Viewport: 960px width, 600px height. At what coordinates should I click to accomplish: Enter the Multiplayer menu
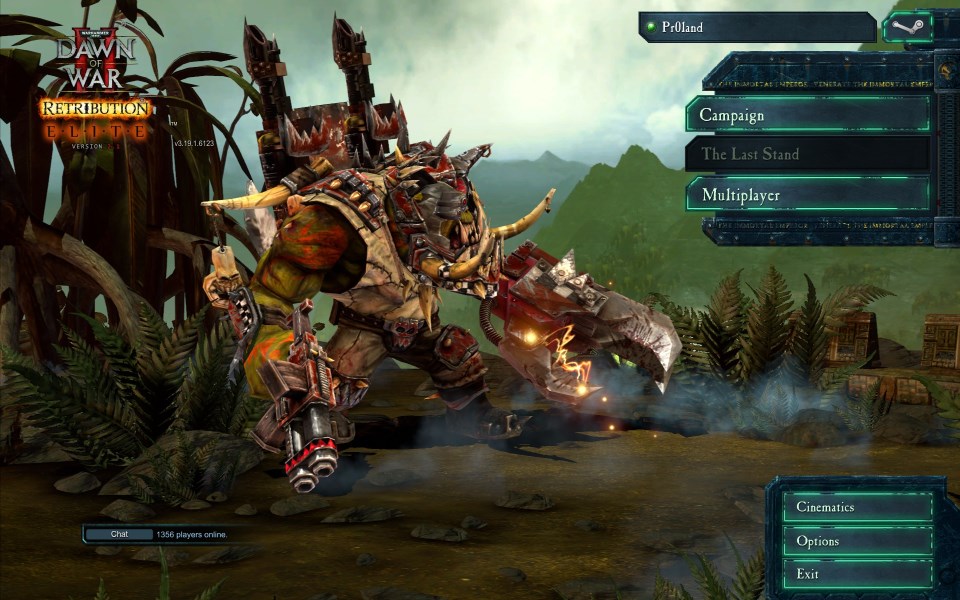pos(808,194)
